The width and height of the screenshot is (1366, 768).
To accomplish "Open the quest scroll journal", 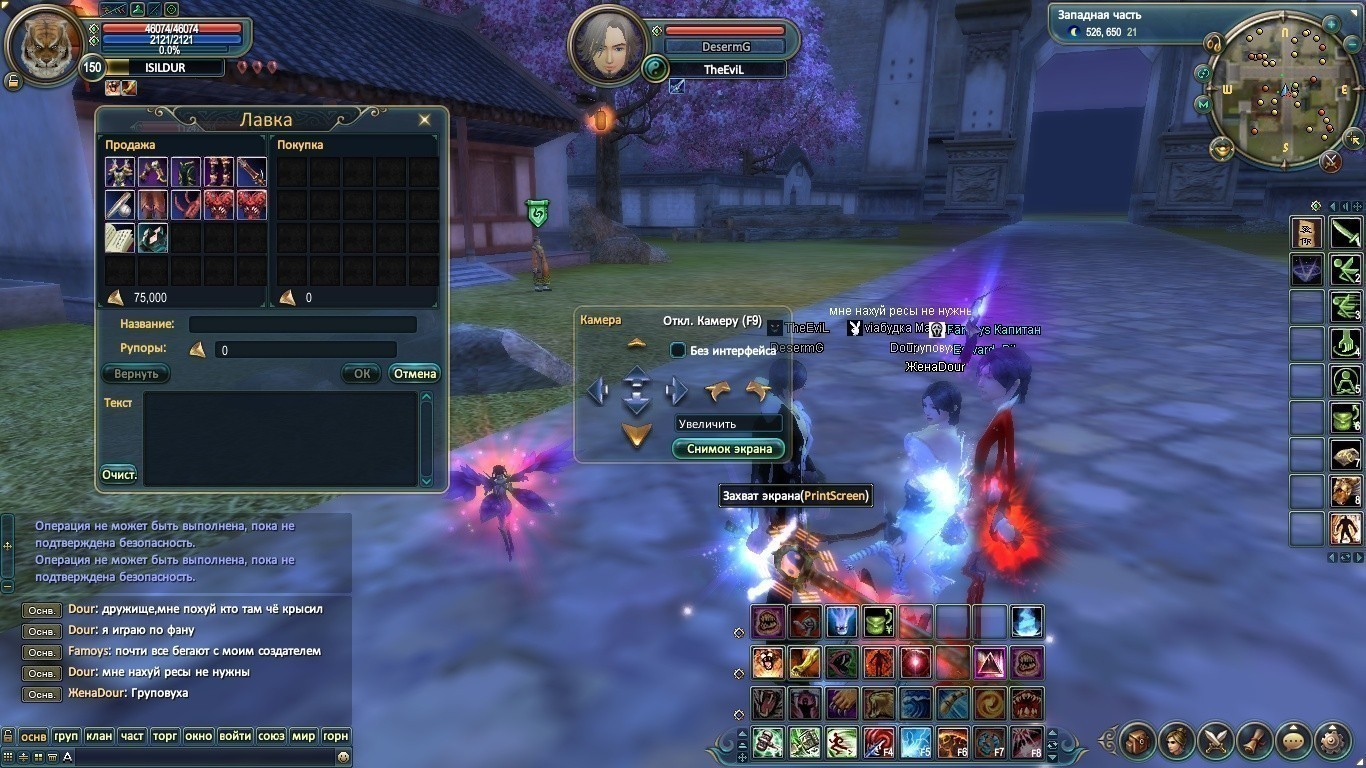I will [x=1255, y=741].
